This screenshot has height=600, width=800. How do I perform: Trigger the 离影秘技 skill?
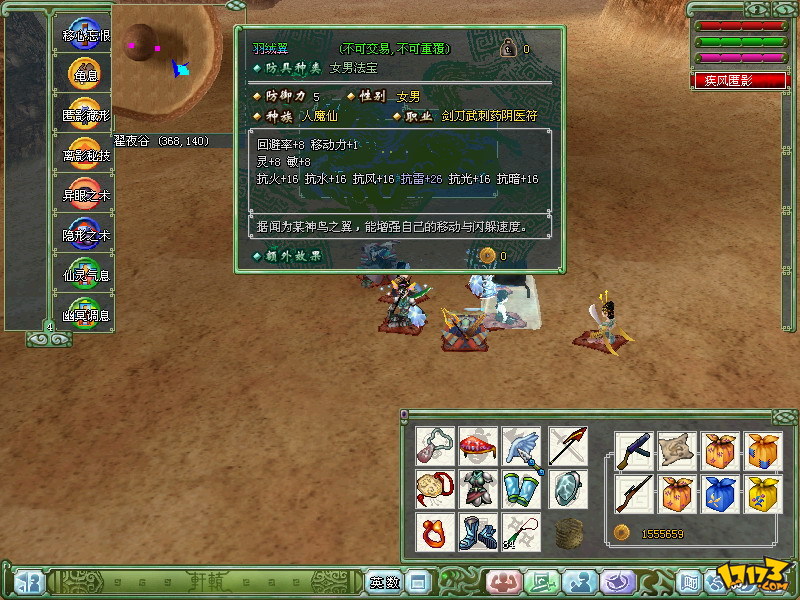[x=86, y=154]
